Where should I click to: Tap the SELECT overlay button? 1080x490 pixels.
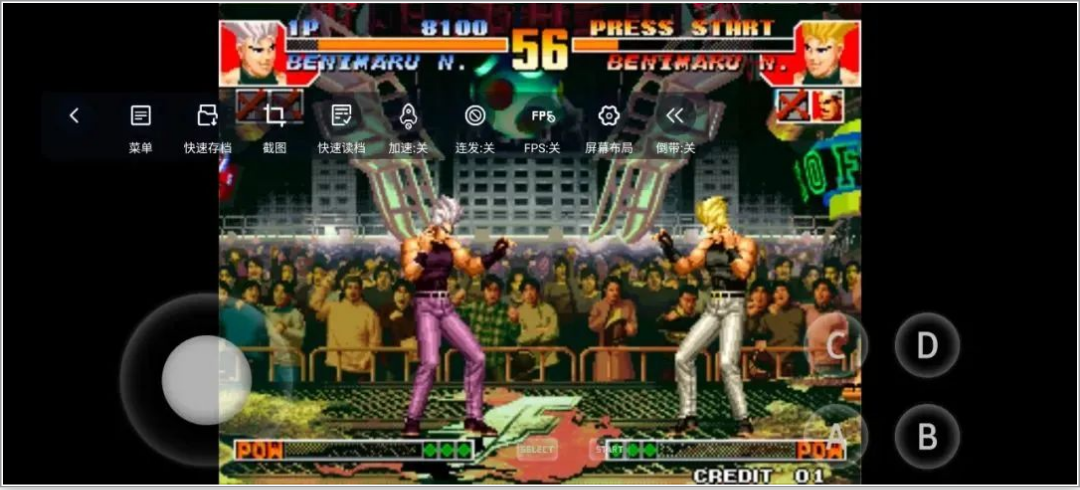pyautogui.click(x=537, y=450)
